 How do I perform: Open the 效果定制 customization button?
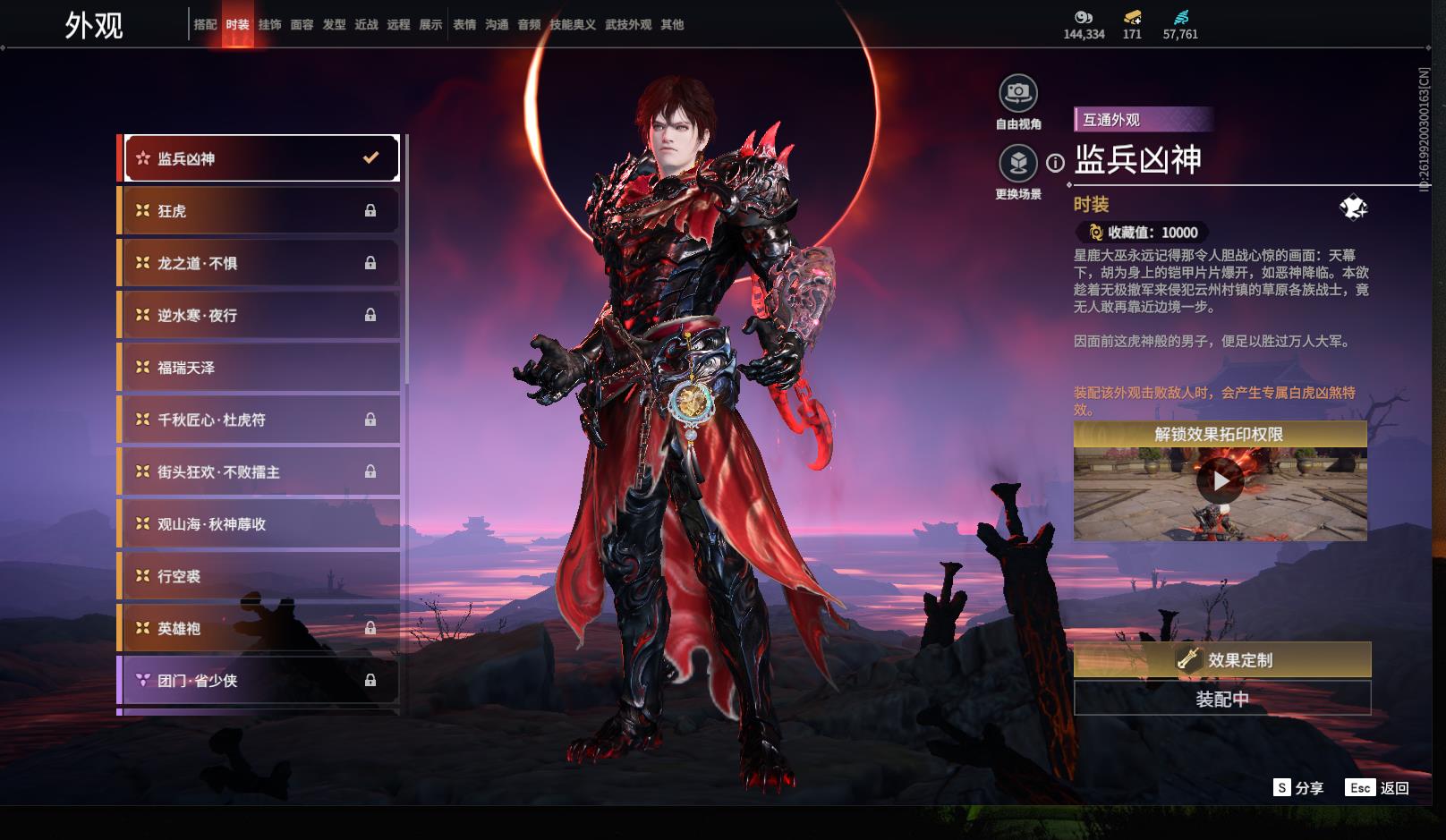[x=1221, y=660]
